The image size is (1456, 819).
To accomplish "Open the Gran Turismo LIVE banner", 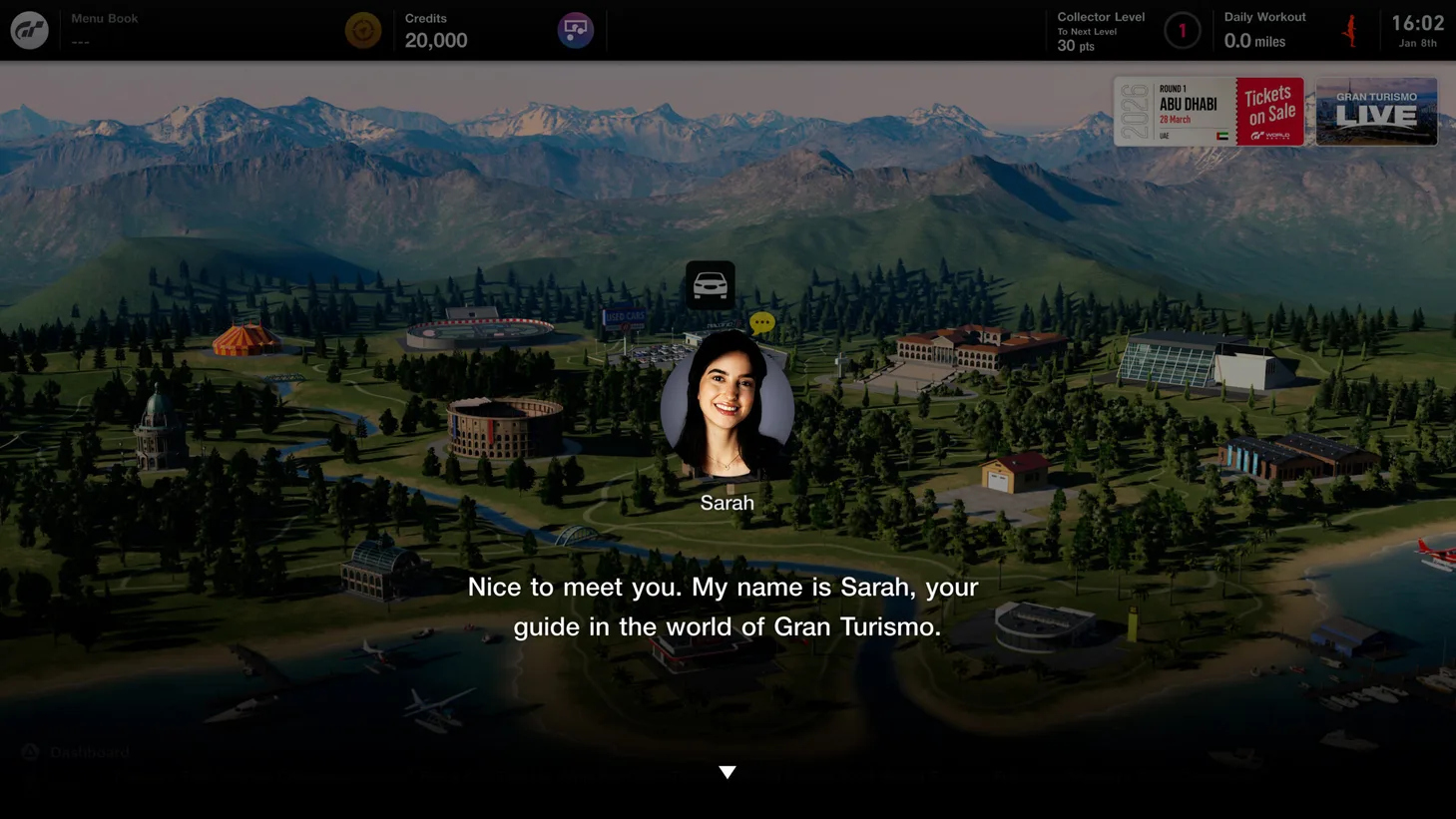I will point(1376,111).
